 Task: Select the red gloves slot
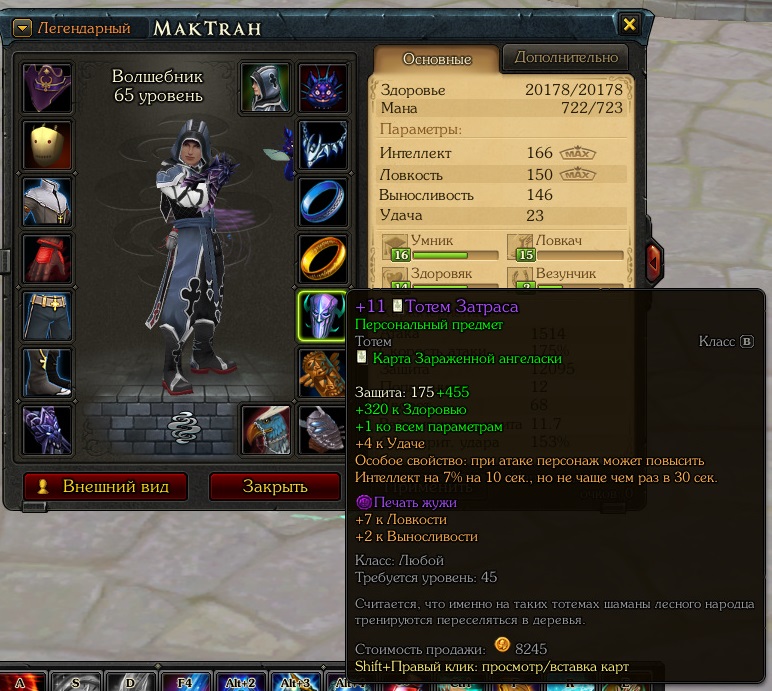(x=47, y=259)
